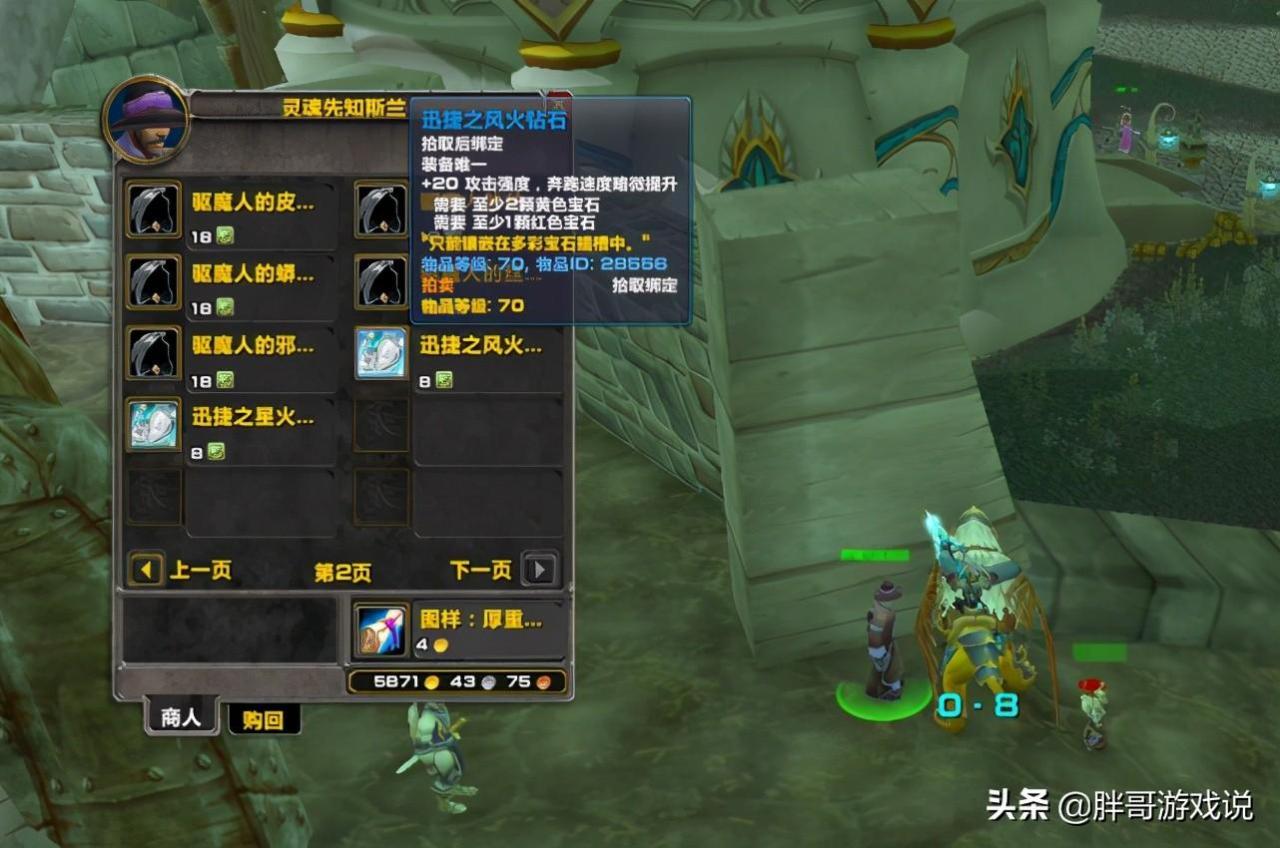The image size is (1280, 848).
Task: Purchase the 驱魔人的邪 item
Action: point(153,353)
